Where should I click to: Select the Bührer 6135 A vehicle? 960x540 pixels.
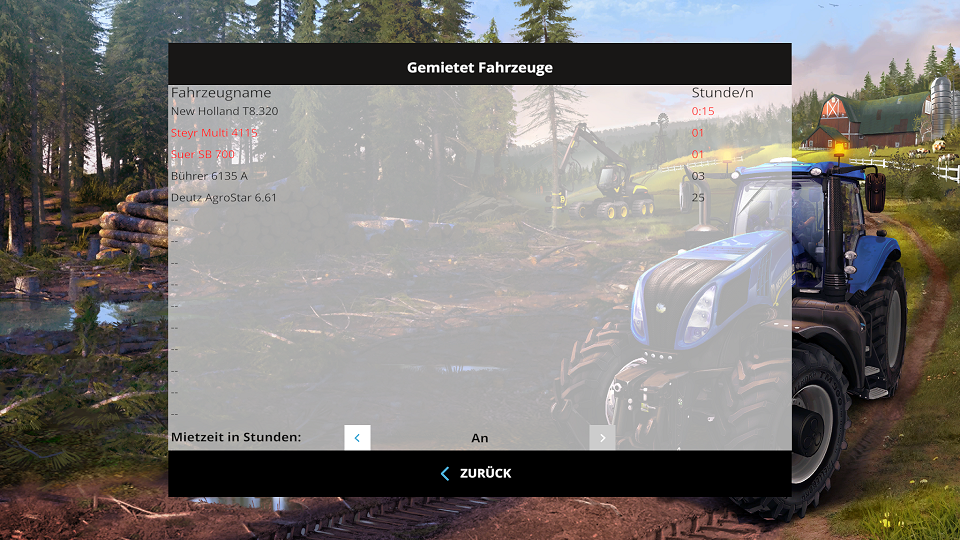point(209,176)
